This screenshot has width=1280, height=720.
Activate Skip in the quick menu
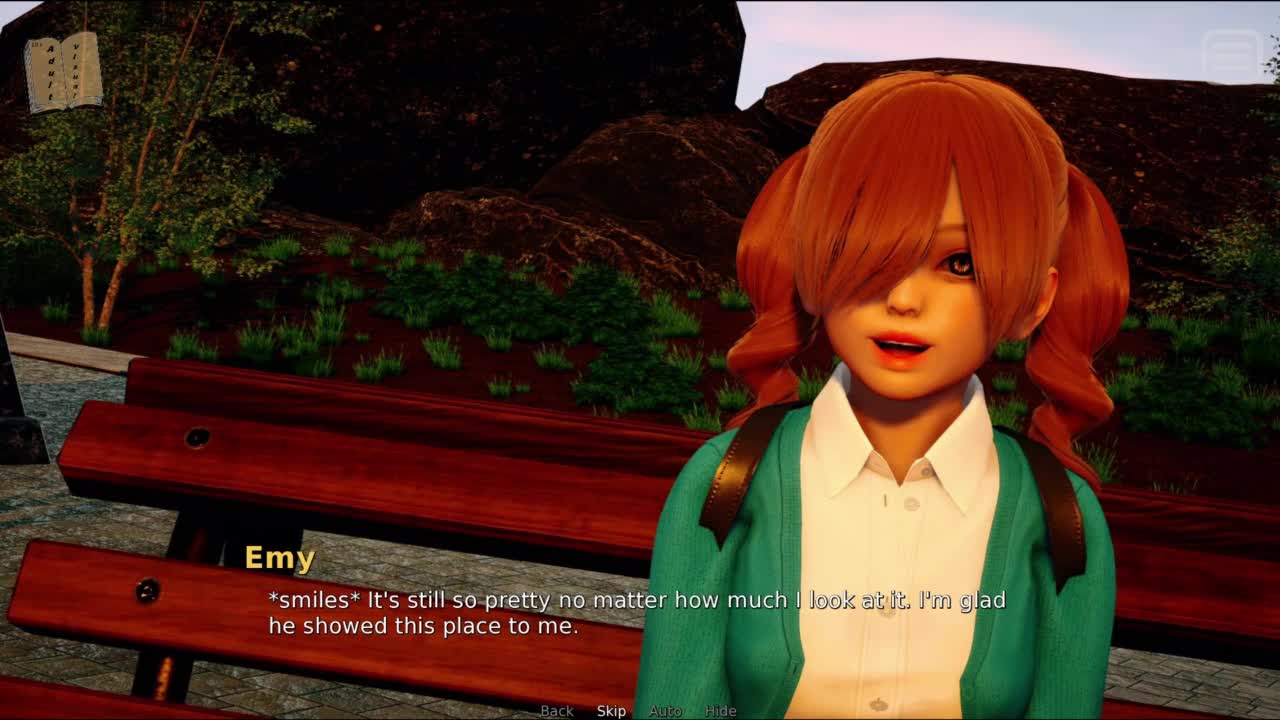click(x=611, y=711)
